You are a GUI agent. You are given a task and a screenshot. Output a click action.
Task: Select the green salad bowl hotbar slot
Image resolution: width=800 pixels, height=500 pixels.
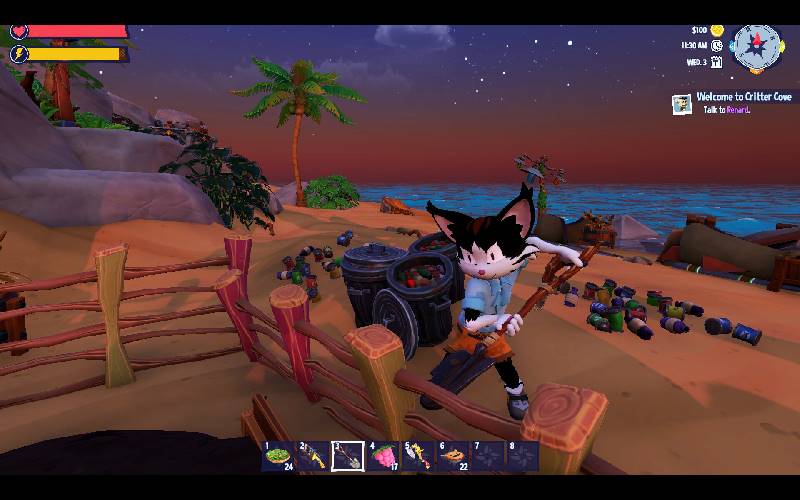[277, 457]
